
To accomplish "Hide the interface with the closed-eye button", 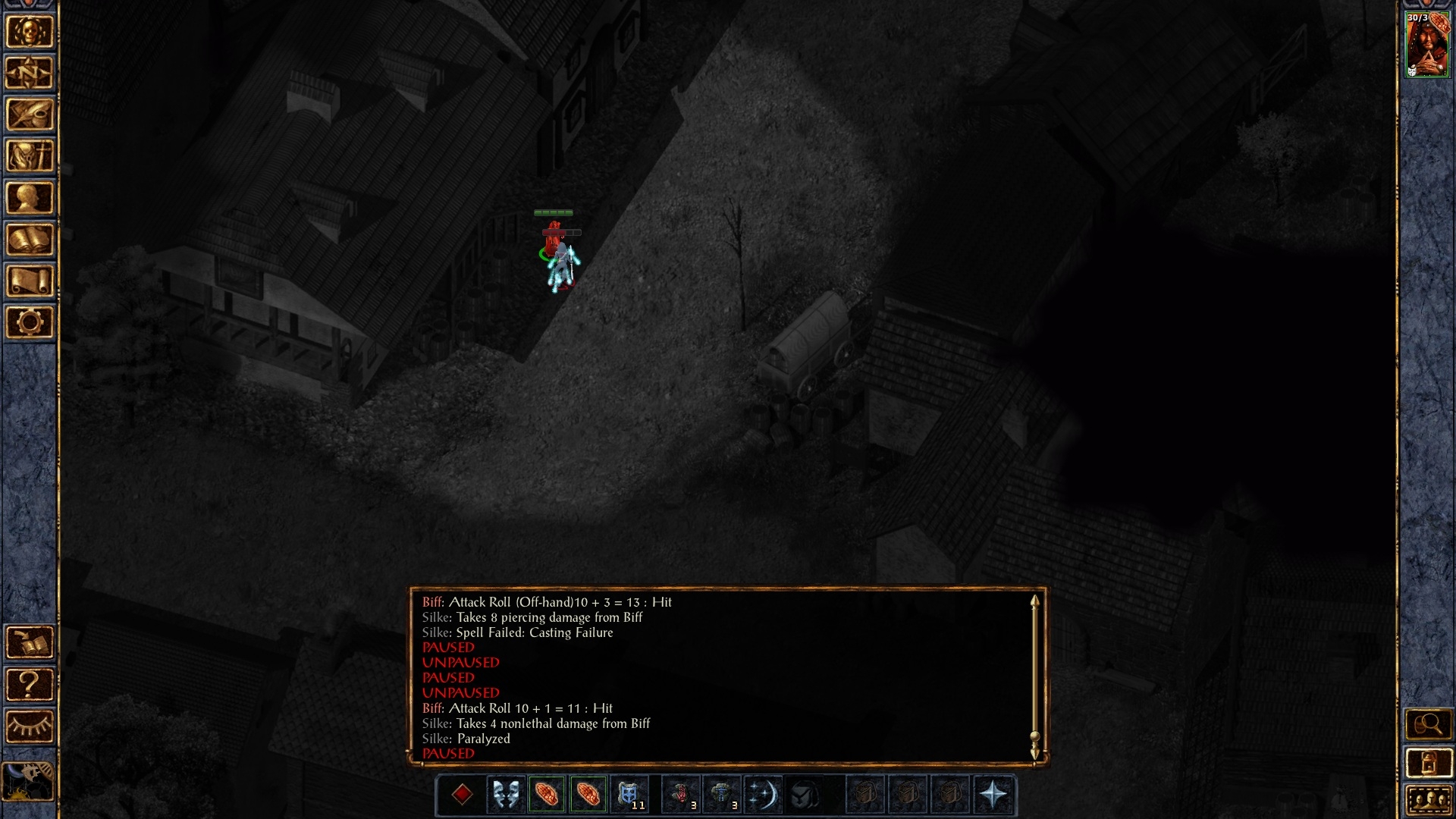I will click(x=30, y=726).
